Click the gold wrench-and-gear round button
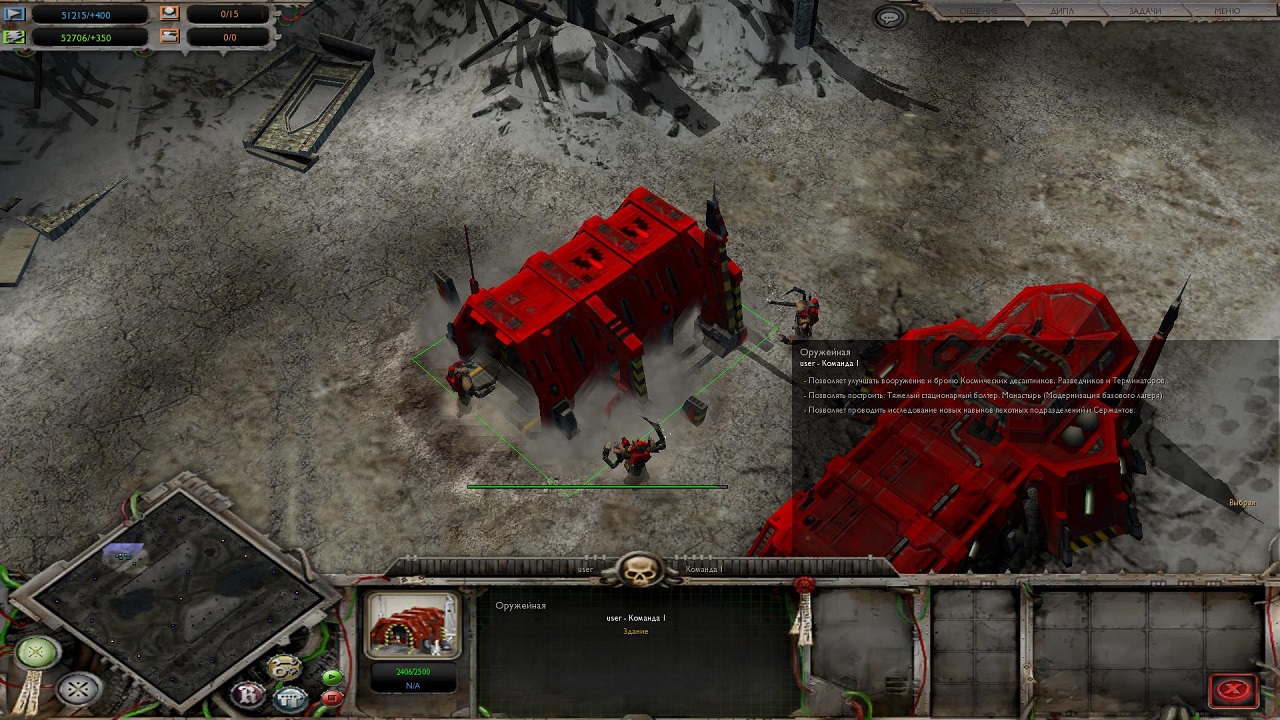Screen dimensions: 1280x720 (x=284, y=667)
